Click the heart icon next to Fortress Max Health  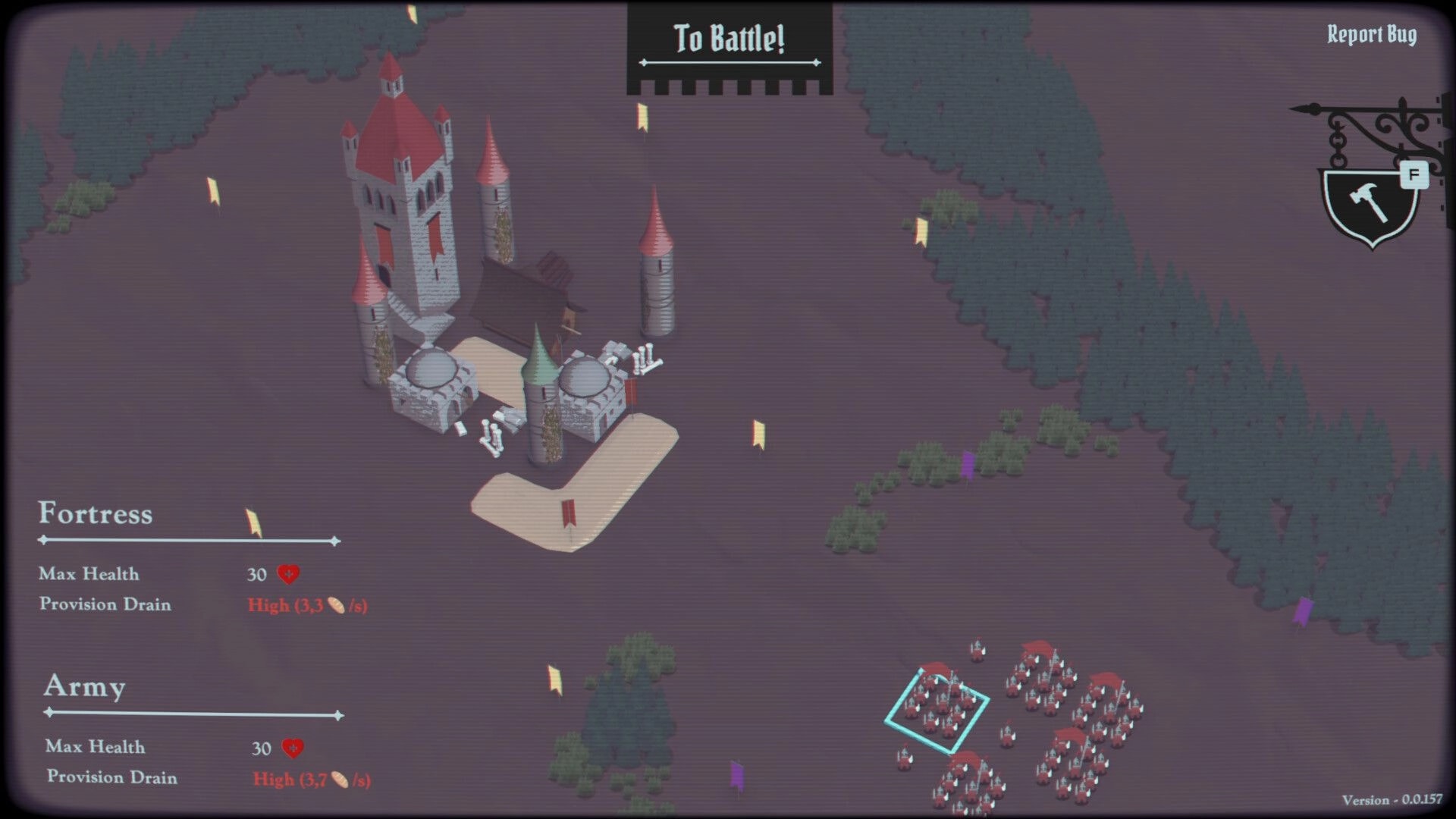point(289,575)
